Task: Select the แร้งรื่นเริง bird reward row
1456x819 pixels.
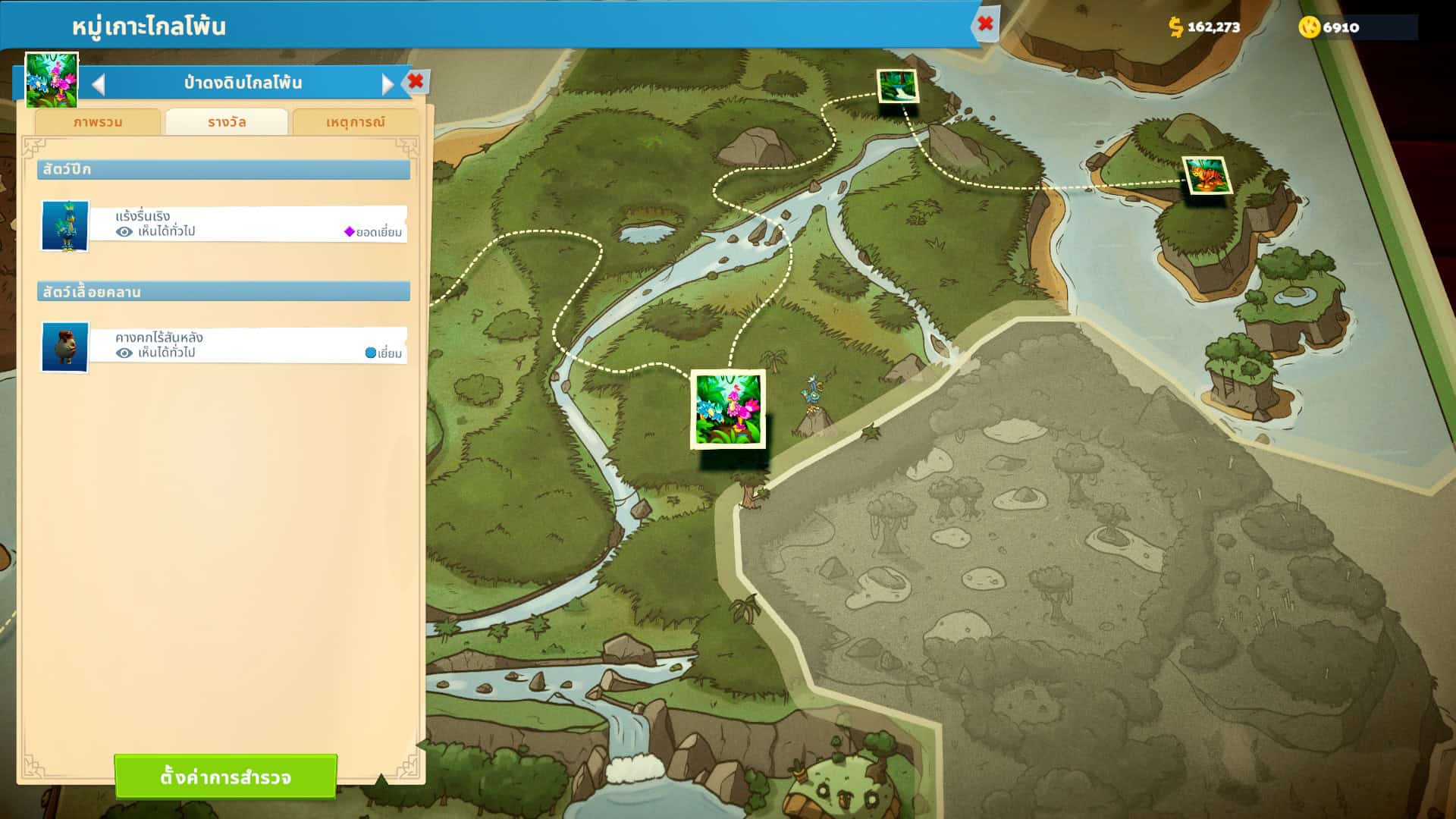Action: click(224, 224)
